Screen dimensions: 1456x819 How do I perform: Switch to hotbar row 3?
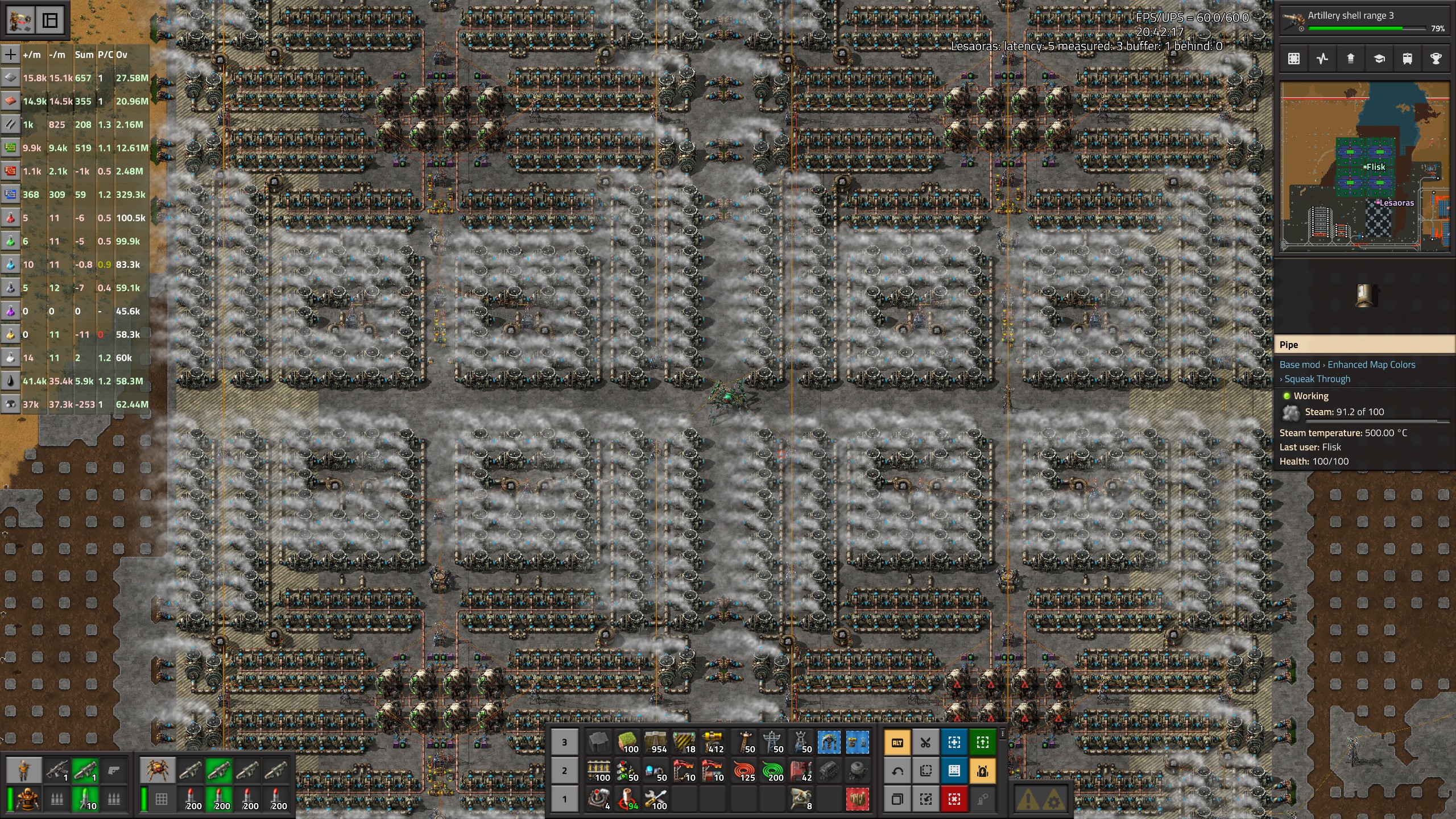pos(564,742)
